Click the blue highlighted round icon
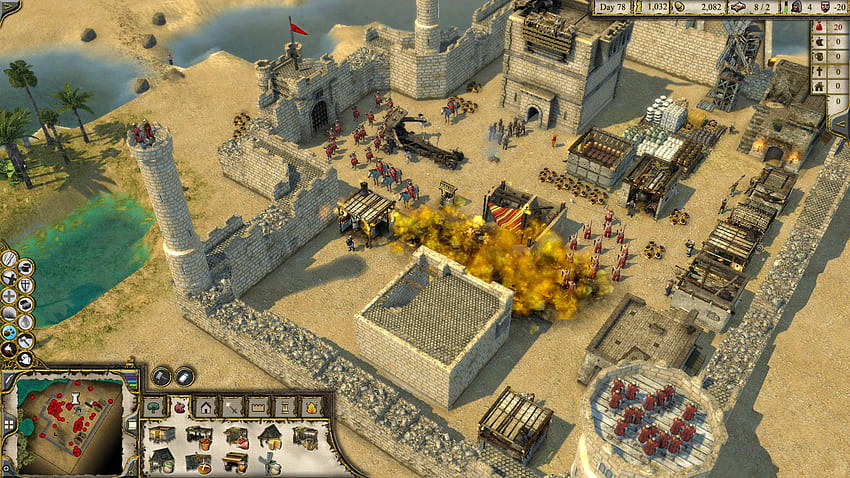The image size is (850, 478). click(x=9, y=332)
